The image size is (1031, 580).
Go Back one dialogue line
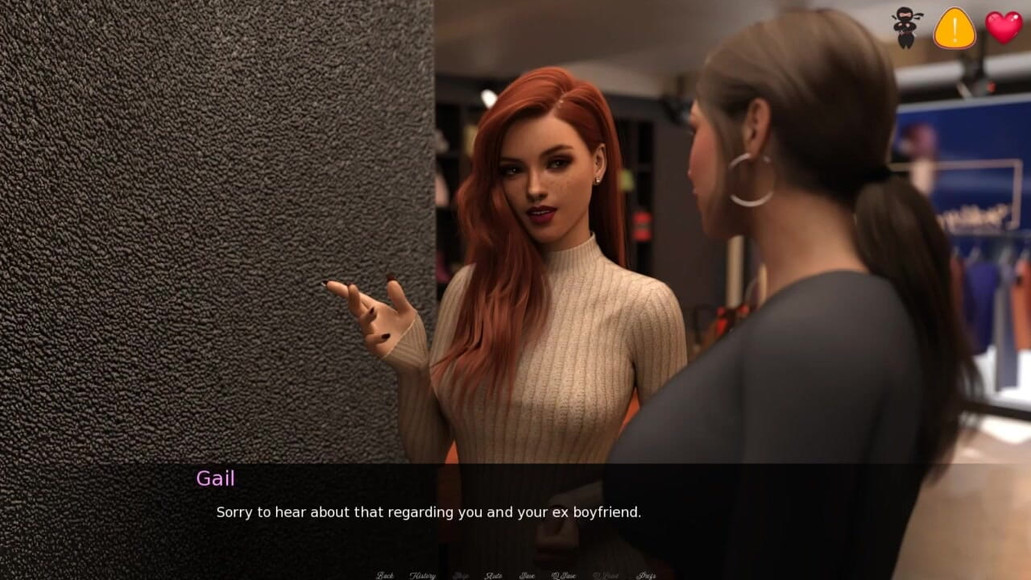[385, 575]
